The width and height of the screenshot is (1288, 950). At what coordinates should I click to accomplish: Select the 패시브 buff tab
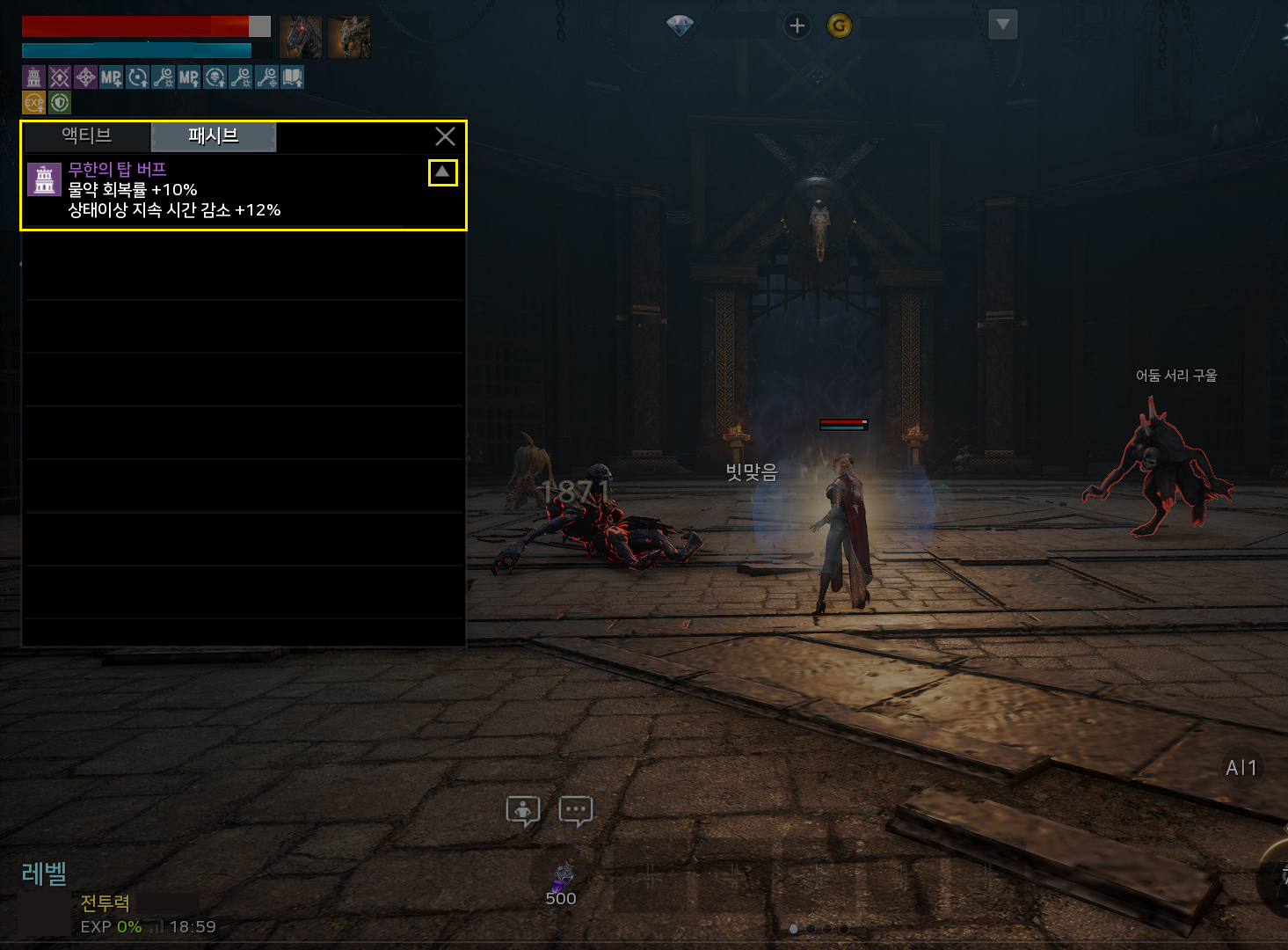coord(214,136)
